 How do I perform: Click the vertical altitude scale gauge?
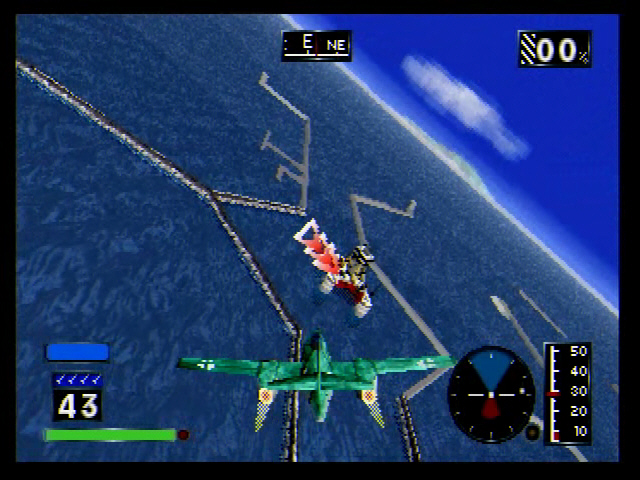pyautogui.click(x=567, y=393)
